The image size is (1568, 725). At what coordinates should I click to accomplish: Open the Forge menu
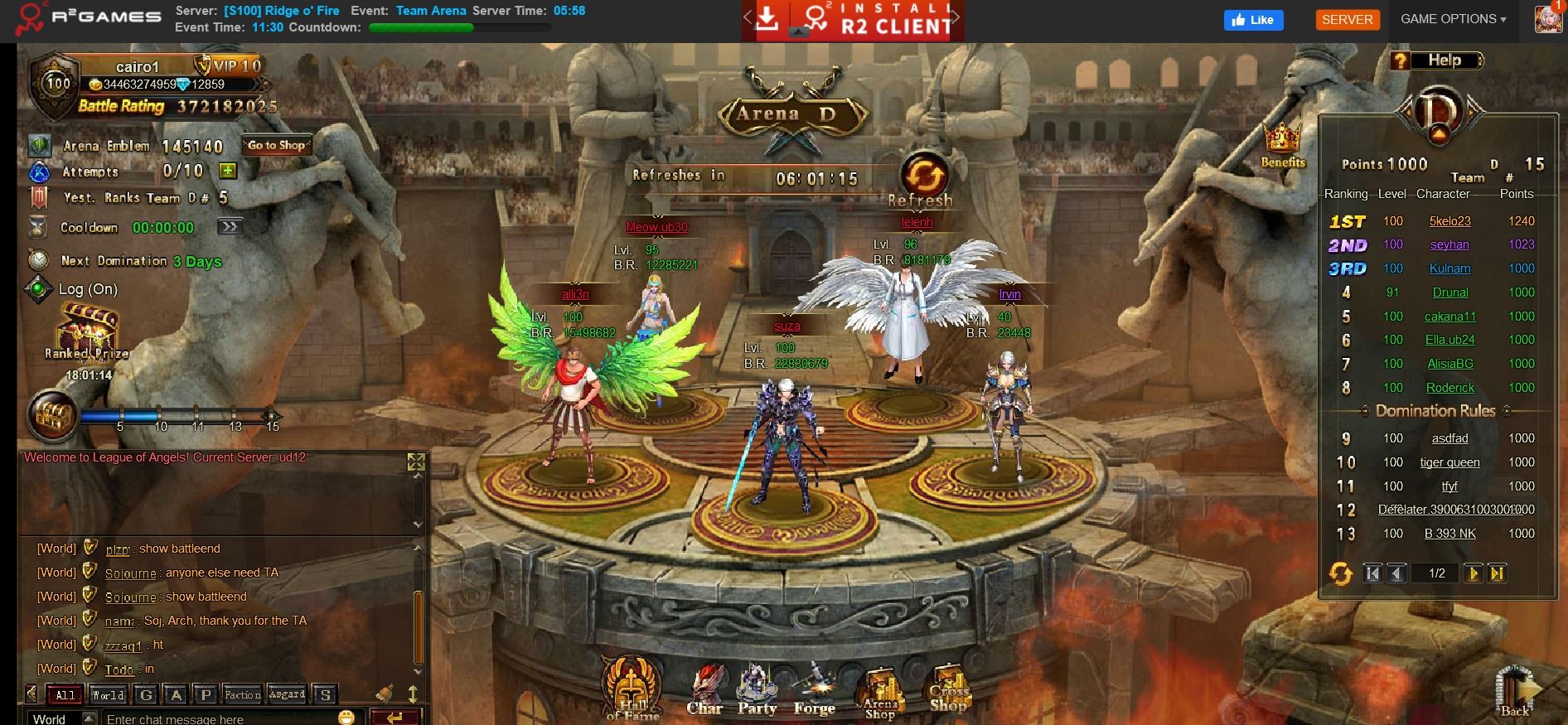(x=814, y=689)
